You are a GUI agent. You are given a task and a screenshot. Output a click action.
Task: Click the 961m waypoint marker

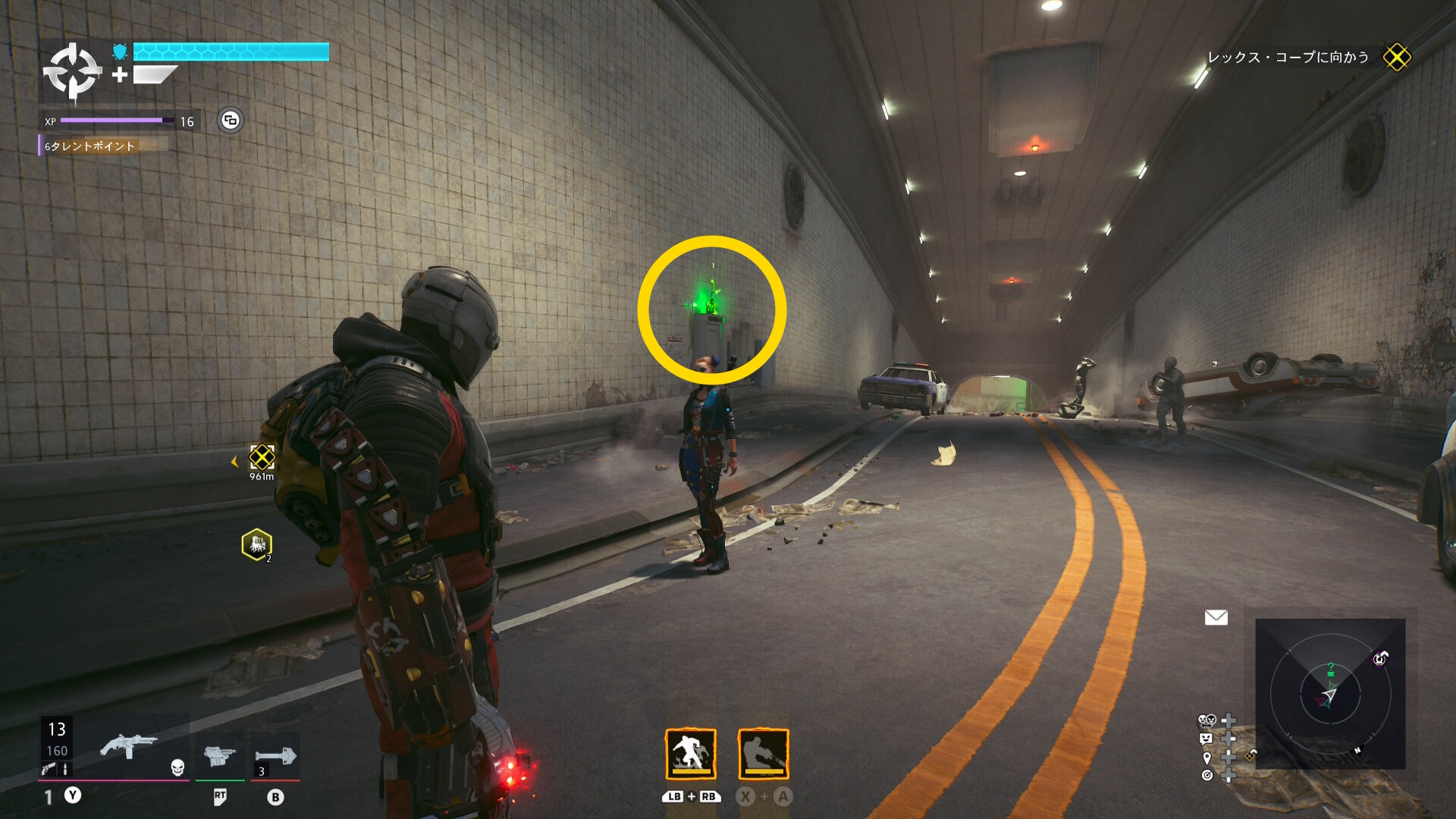pyautogui.click(x=262, y=457)
